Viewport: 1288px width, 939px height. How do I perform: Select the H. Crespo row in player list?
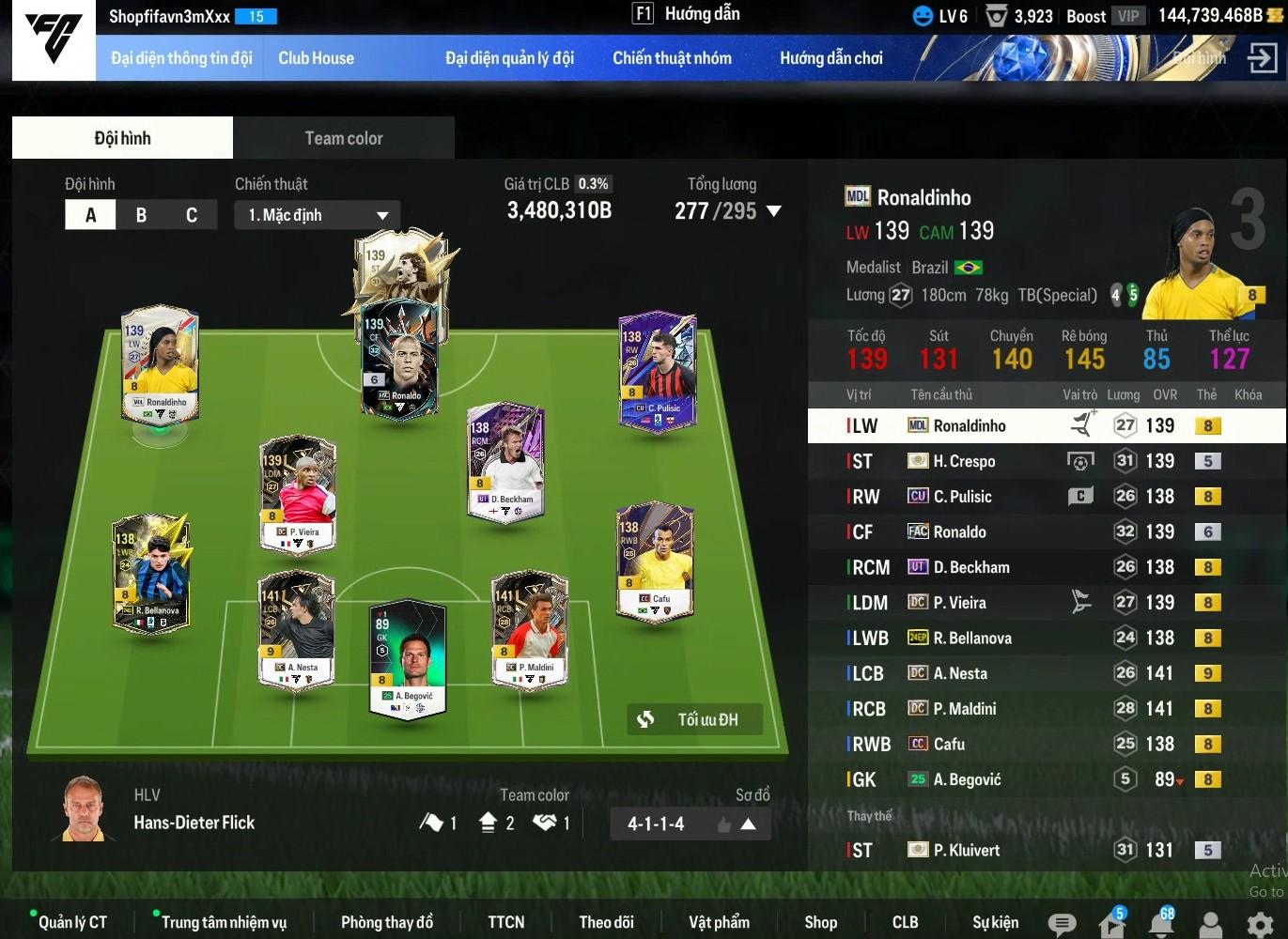pyautogui.click(x=1033, y=461)
